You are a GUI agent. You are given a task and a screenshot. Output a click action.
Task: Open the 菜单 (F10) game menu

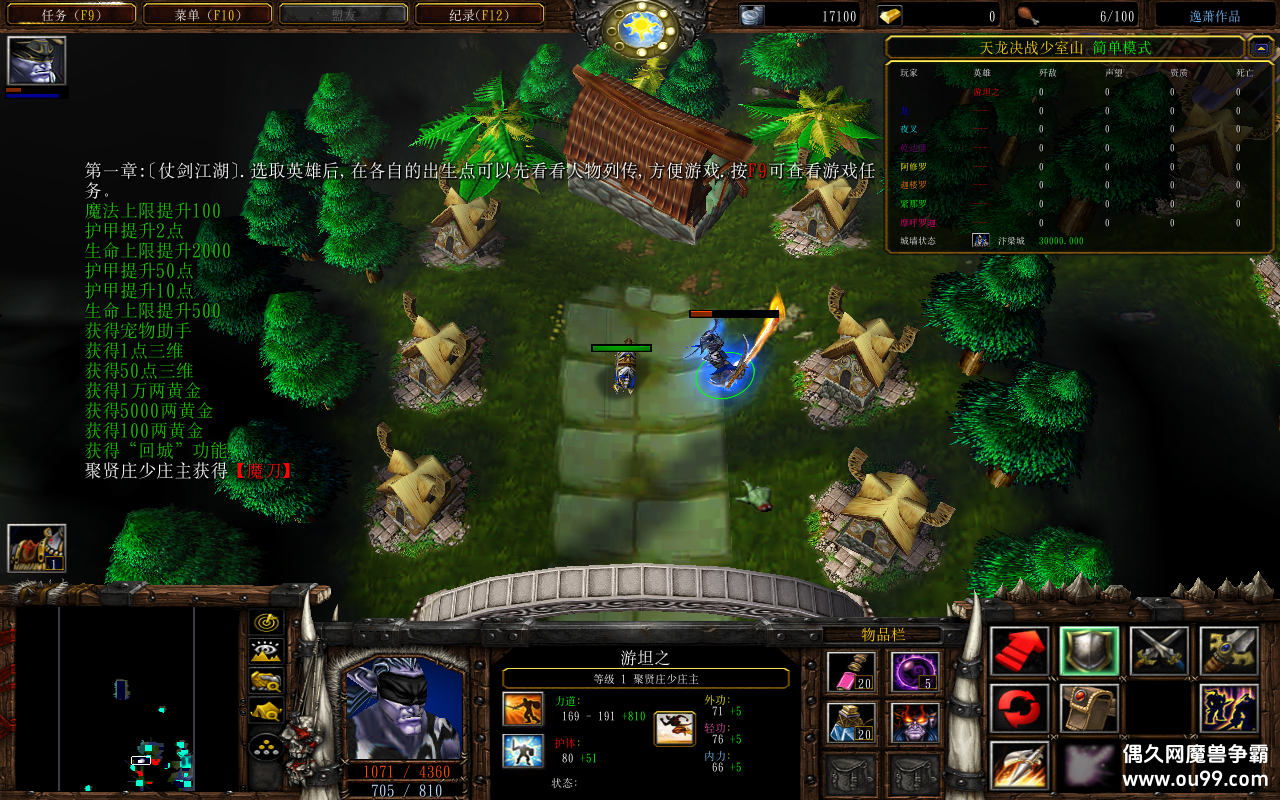coord(207,15)
